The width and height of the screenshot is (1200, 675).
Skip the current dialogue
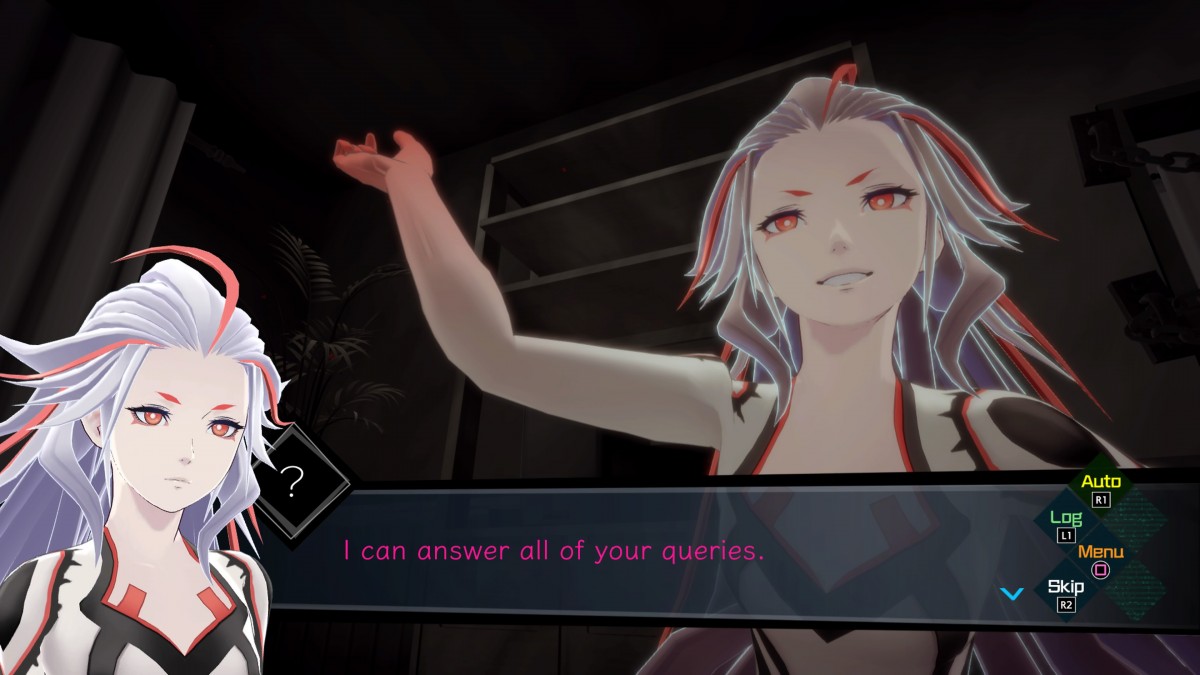tap(1066, 592)
